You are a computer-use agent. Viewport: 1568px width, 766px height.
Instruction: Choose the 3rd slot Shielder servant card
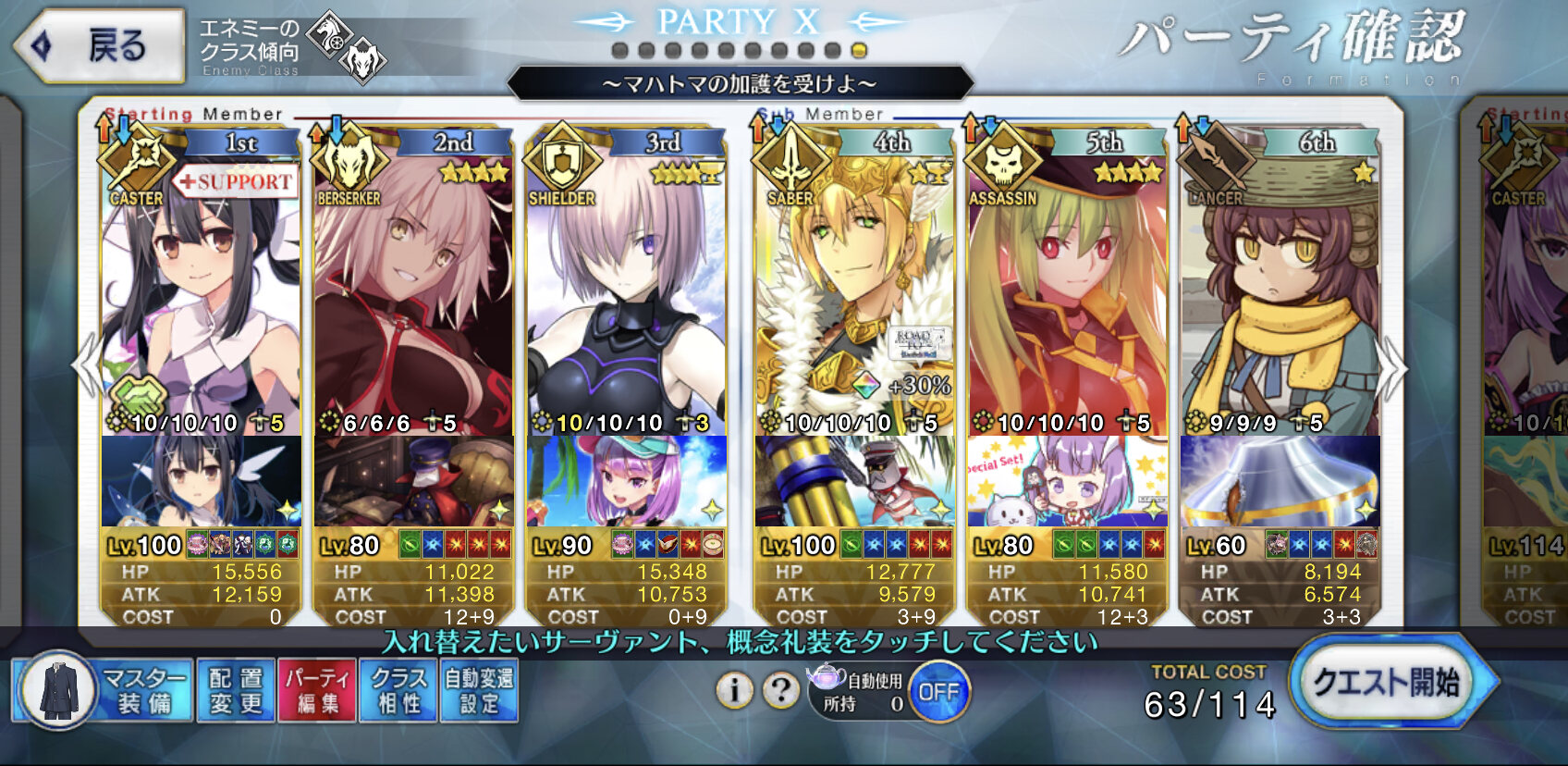pos(626,296)
